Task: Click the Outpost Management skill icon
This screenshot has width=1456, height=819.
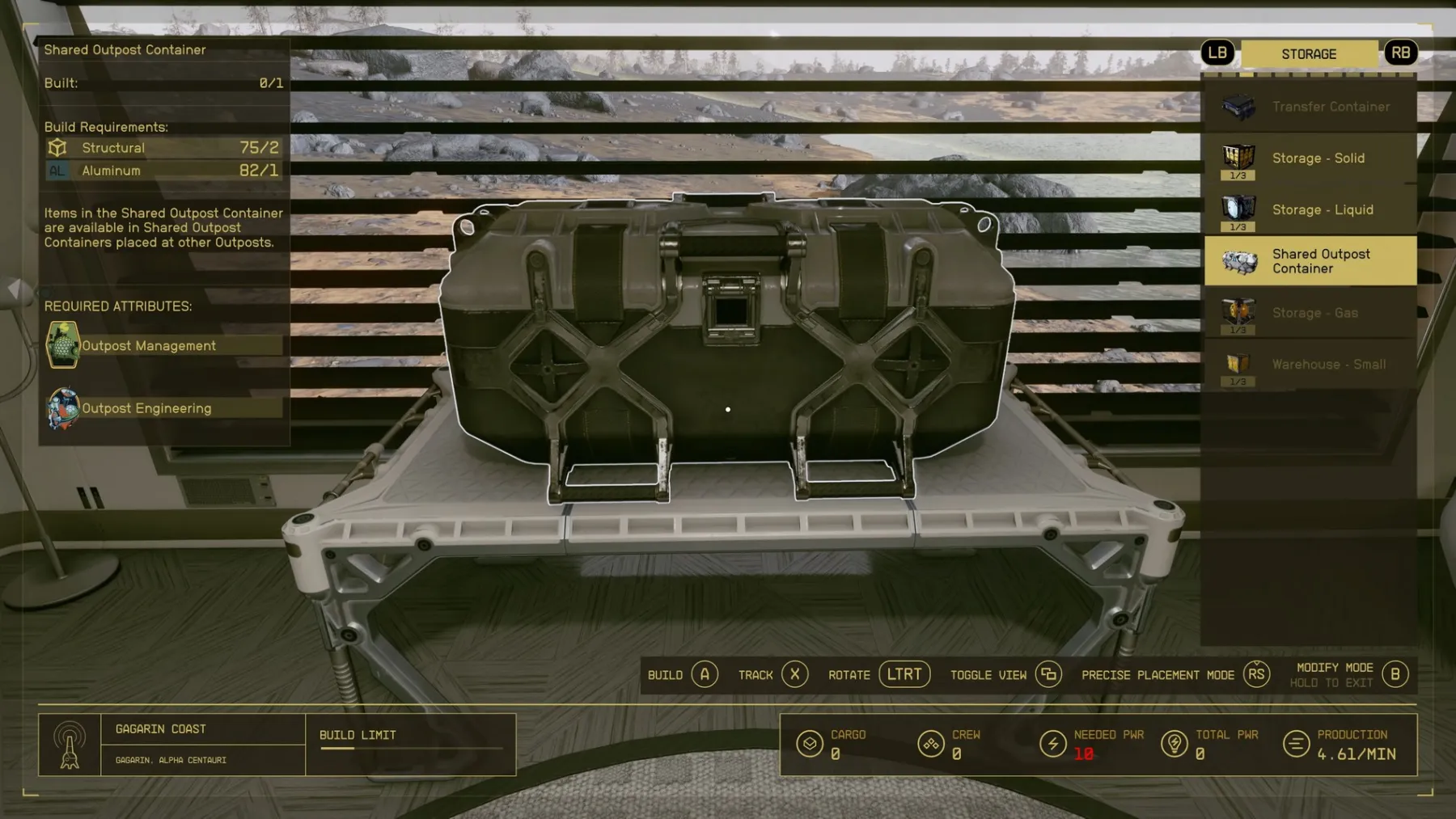Action: (63, 345)
